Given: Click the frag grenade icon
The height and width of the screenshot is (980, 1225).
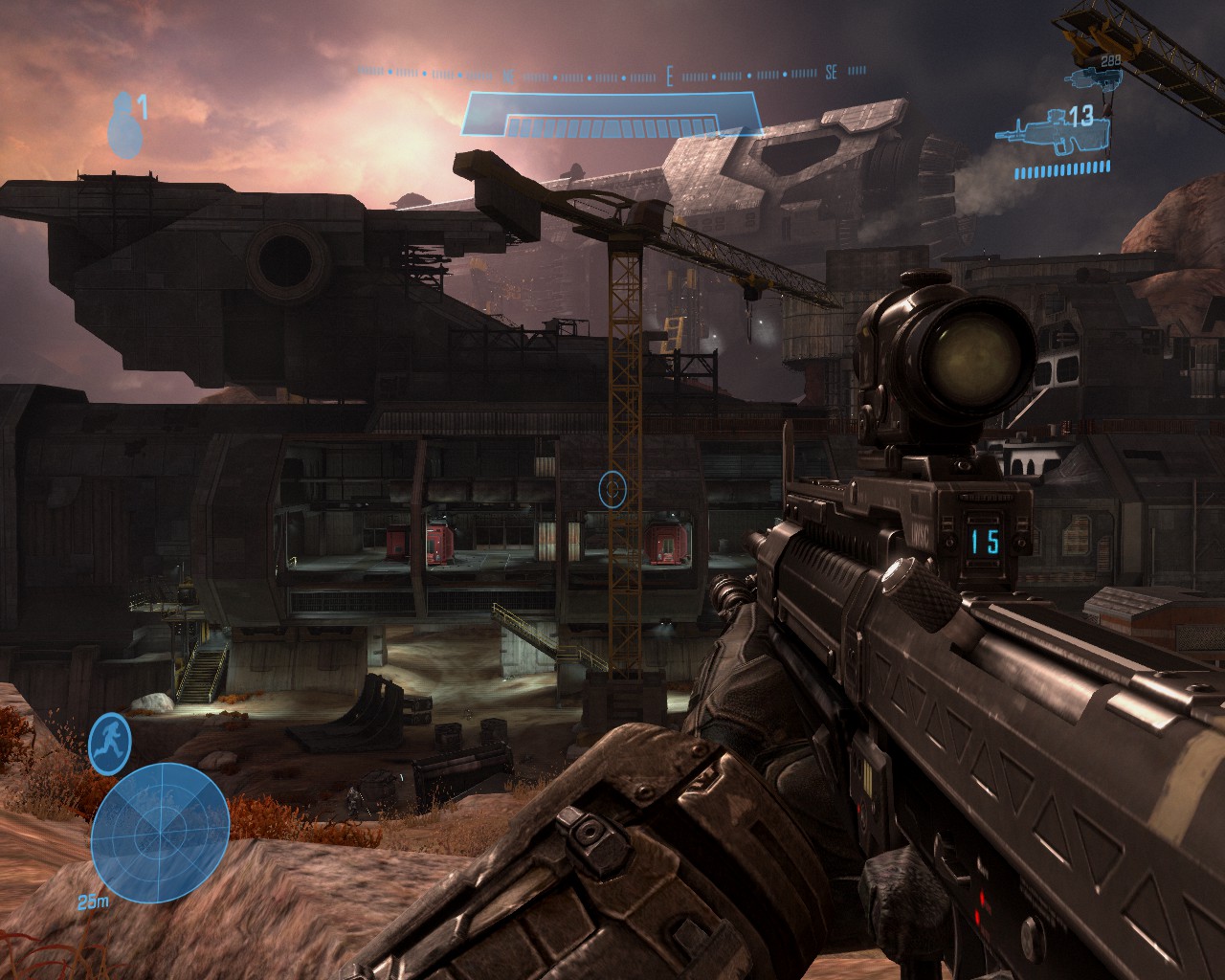Looking at the screenshot, I should tap(121, 125).
